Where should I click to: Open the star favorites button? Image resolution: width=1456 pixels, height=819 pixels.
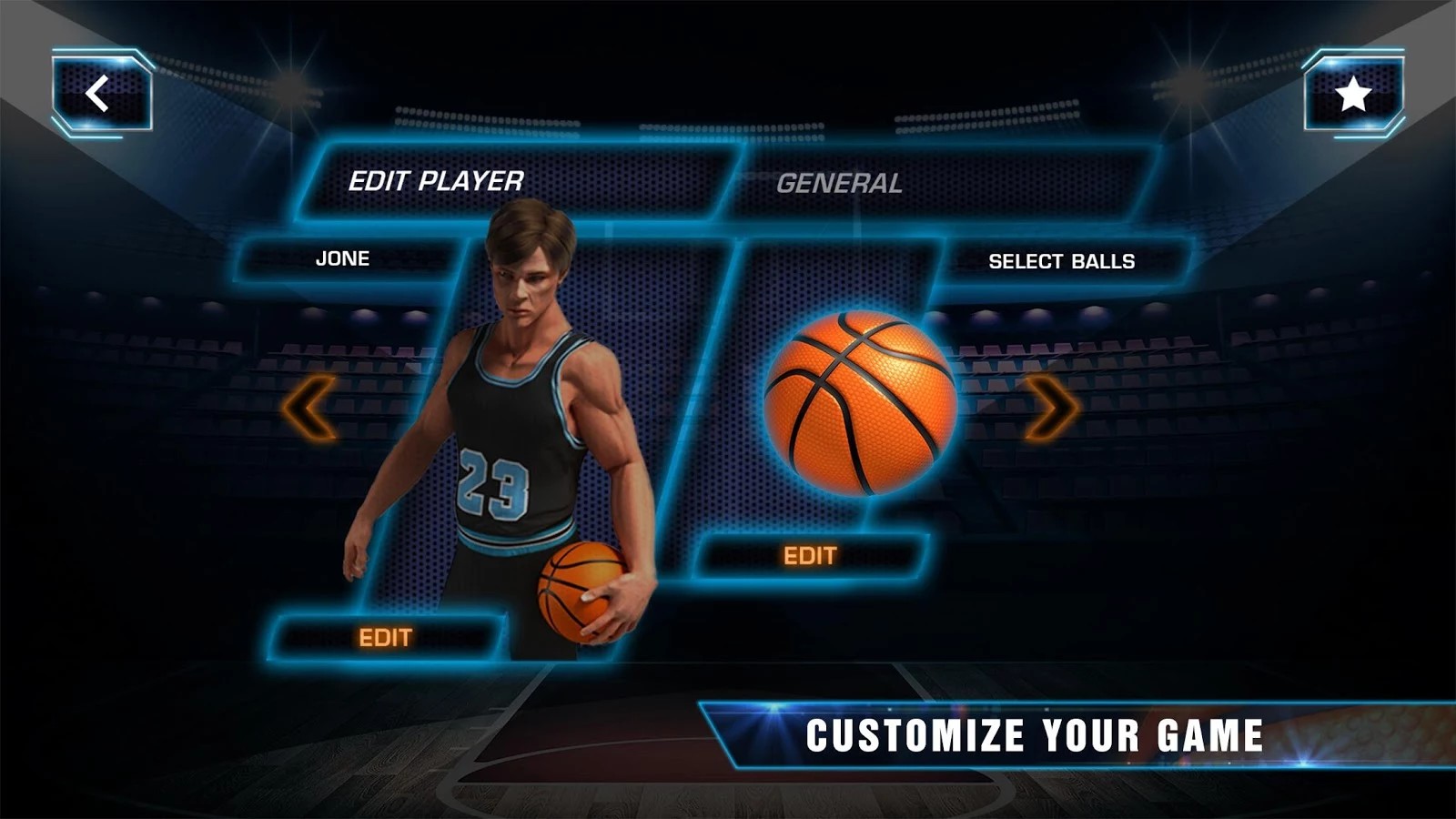[1353, 94]
